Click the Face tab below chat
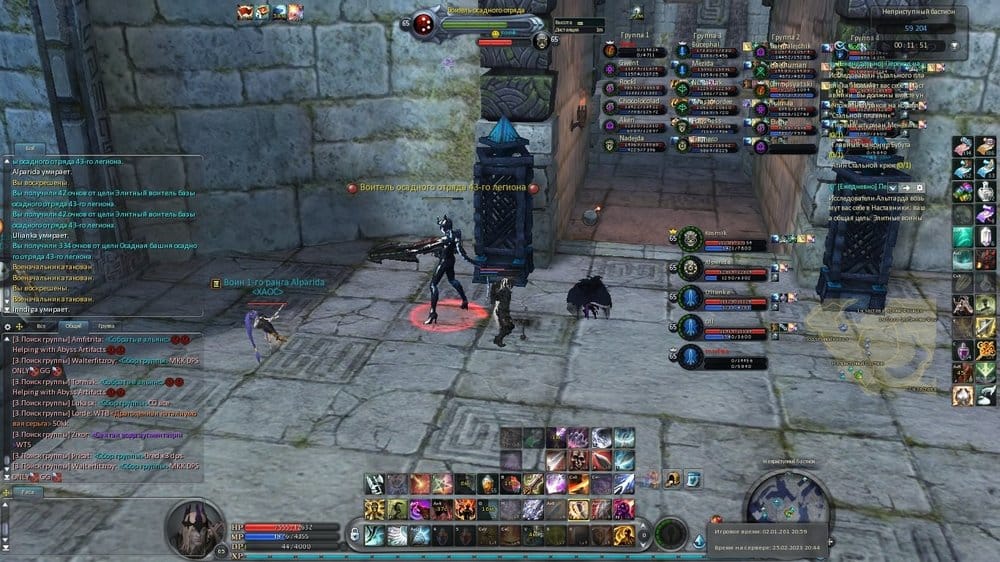The width and height of the screenshot is (1000, 562). 28,492
